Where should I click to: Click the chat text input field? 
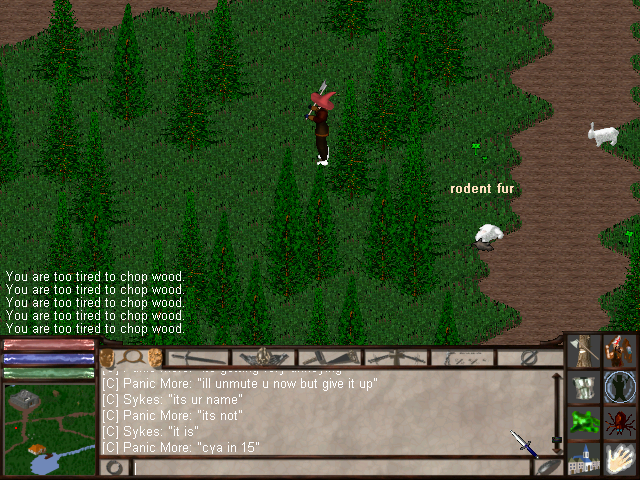(330, 467)
